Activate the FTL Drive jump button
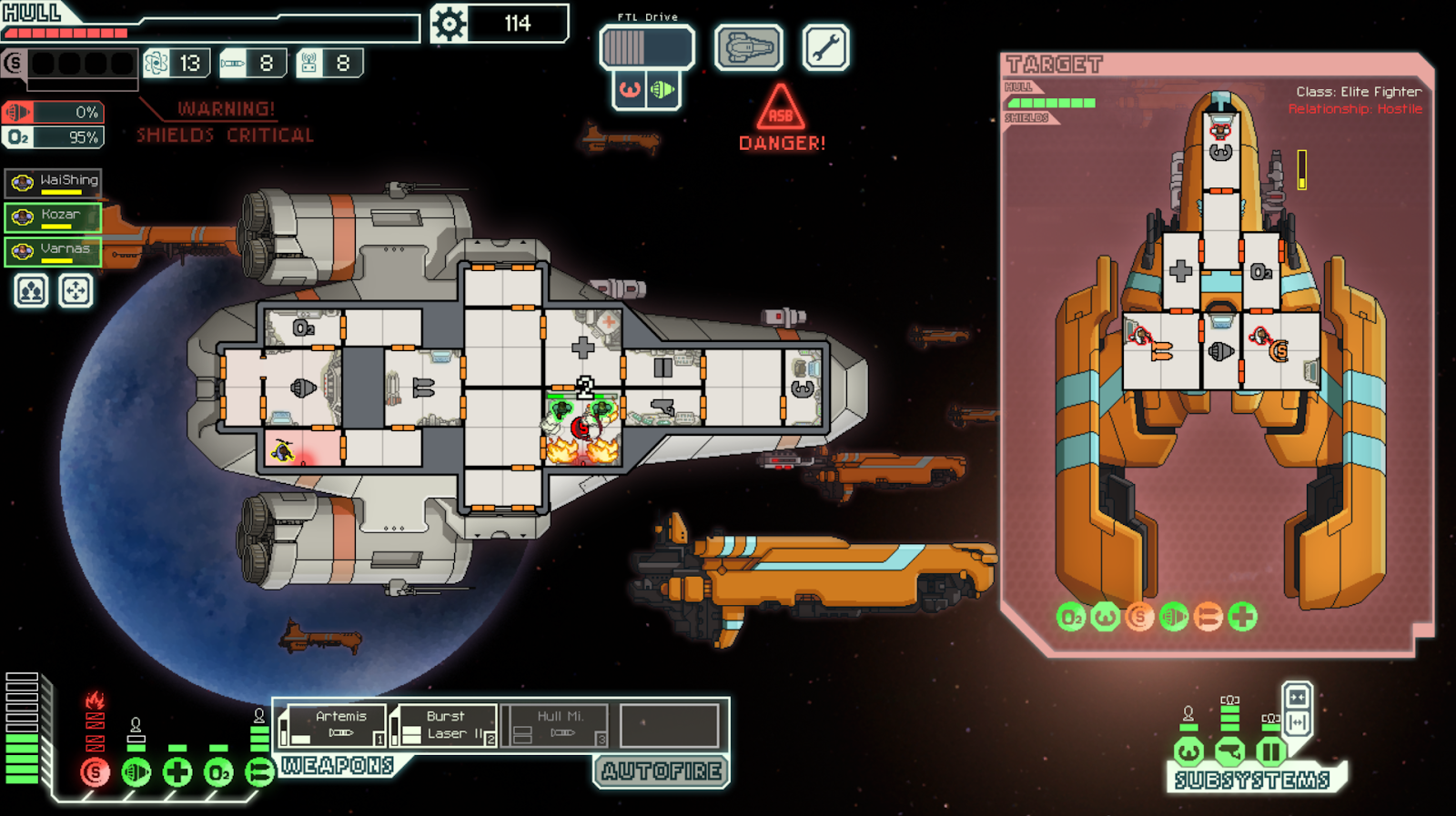Viewport: 1456px width, 816px height. (646, 47)
